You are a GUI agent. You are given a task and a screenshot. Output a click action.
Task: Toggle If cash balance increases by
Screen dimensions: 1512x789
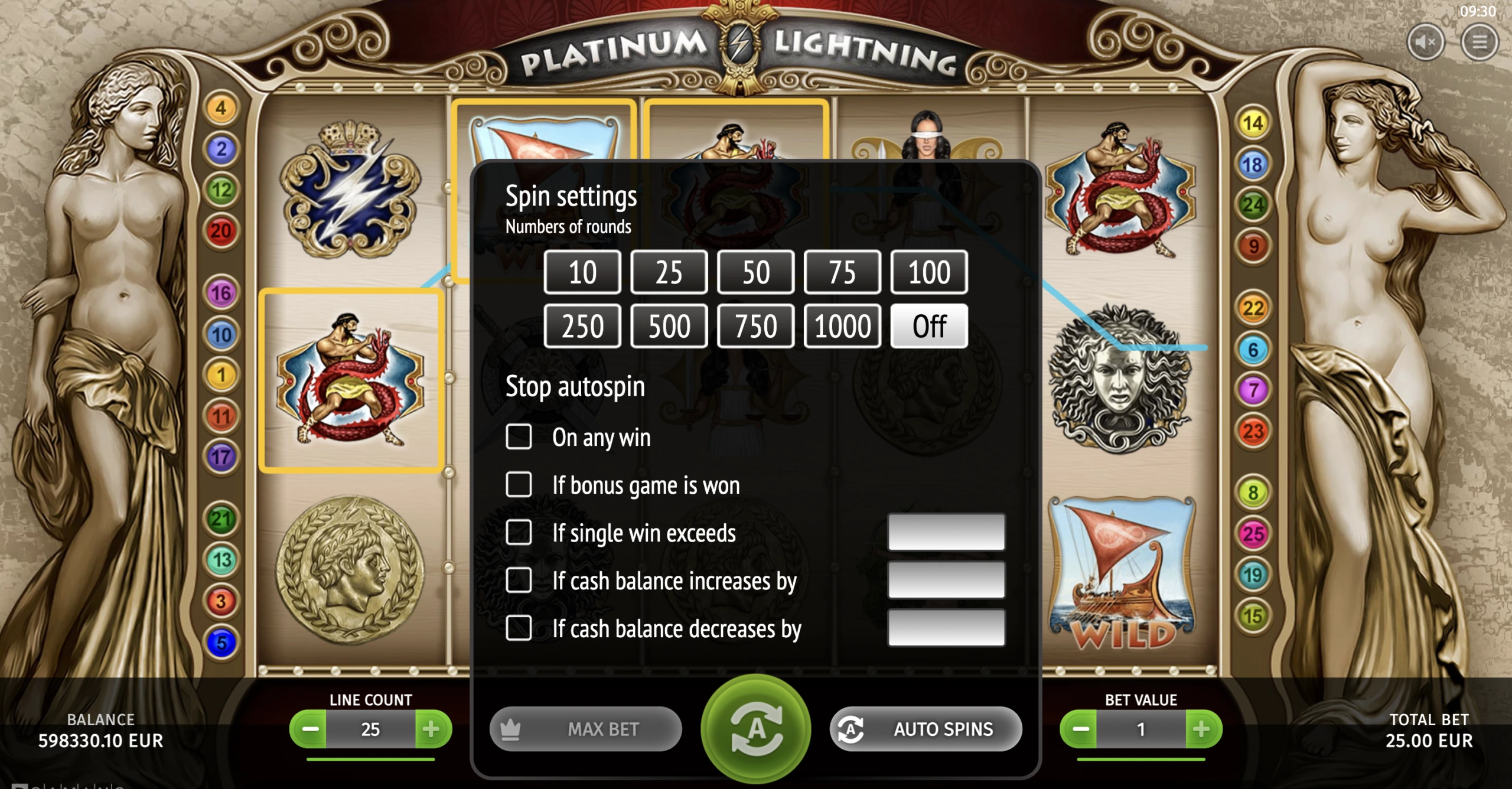[x=519, y=581]
